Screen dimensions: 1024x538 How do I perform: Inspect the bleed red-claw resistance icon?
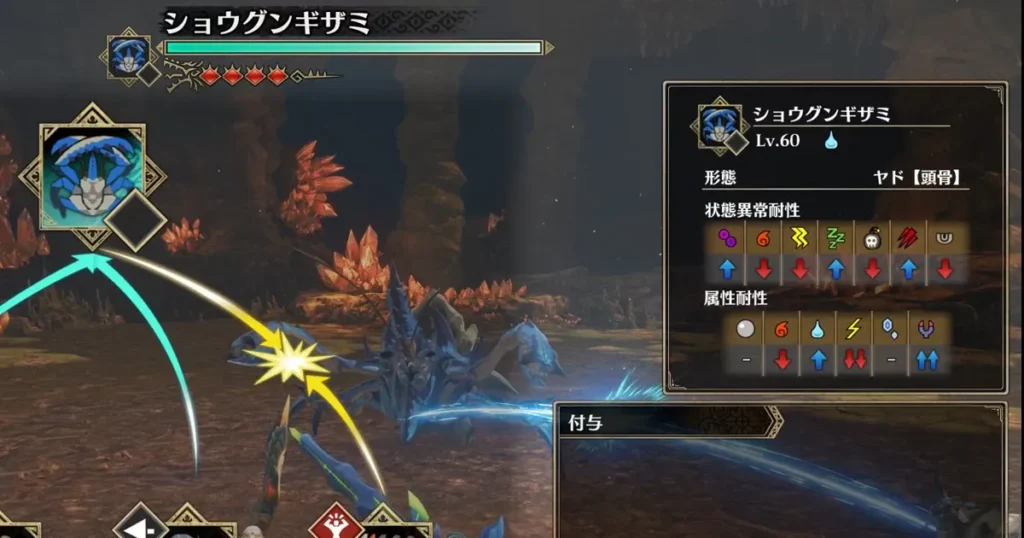click(x=907, y=238)
